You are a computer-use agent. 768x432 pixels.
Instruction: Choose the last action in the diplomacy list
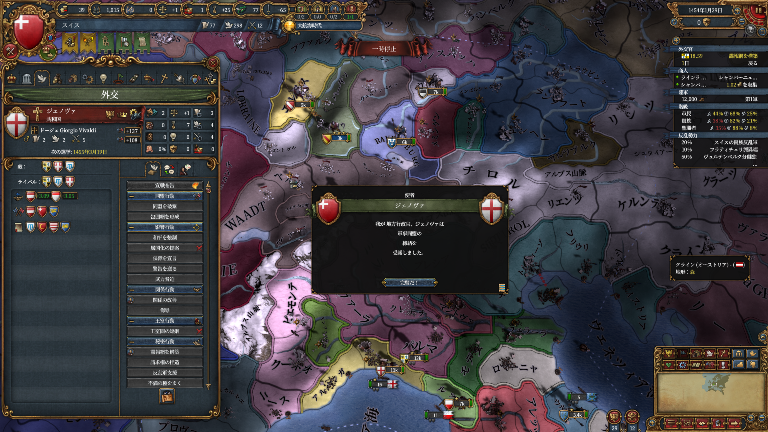(x=165, y=381)
